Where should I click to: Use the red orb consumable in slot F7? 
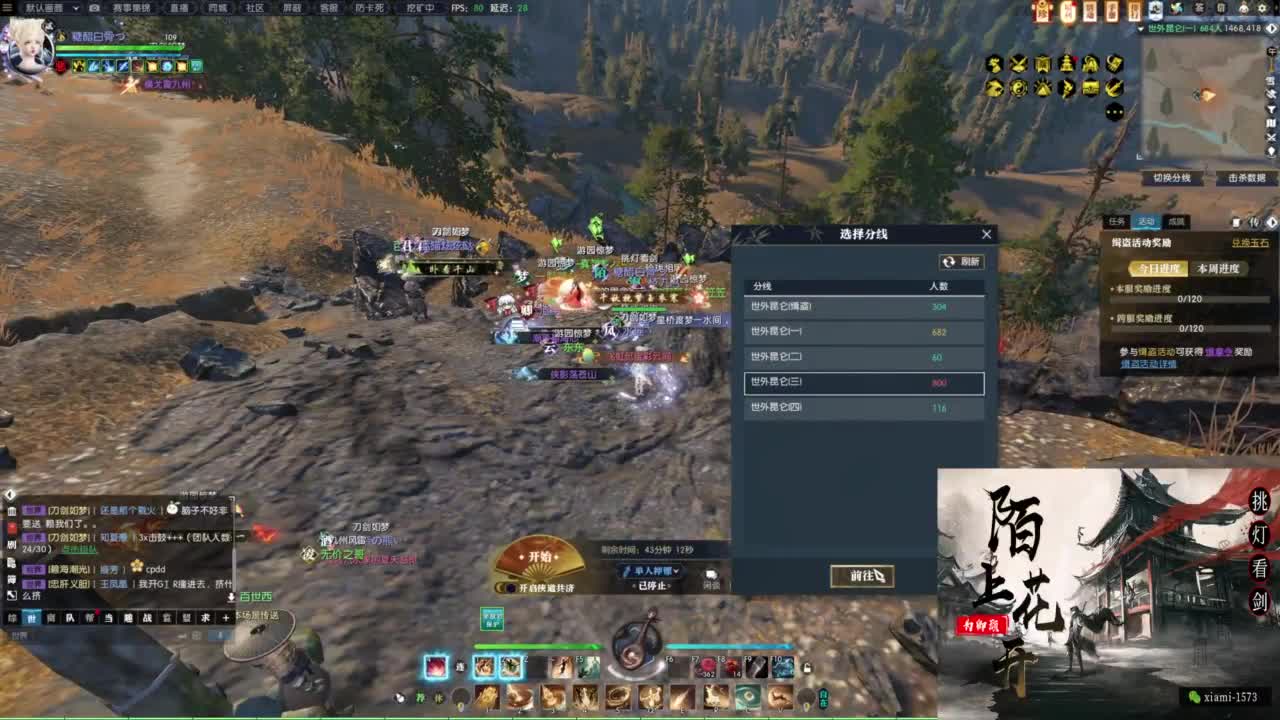pyautogui.click(x=705, y=666)
